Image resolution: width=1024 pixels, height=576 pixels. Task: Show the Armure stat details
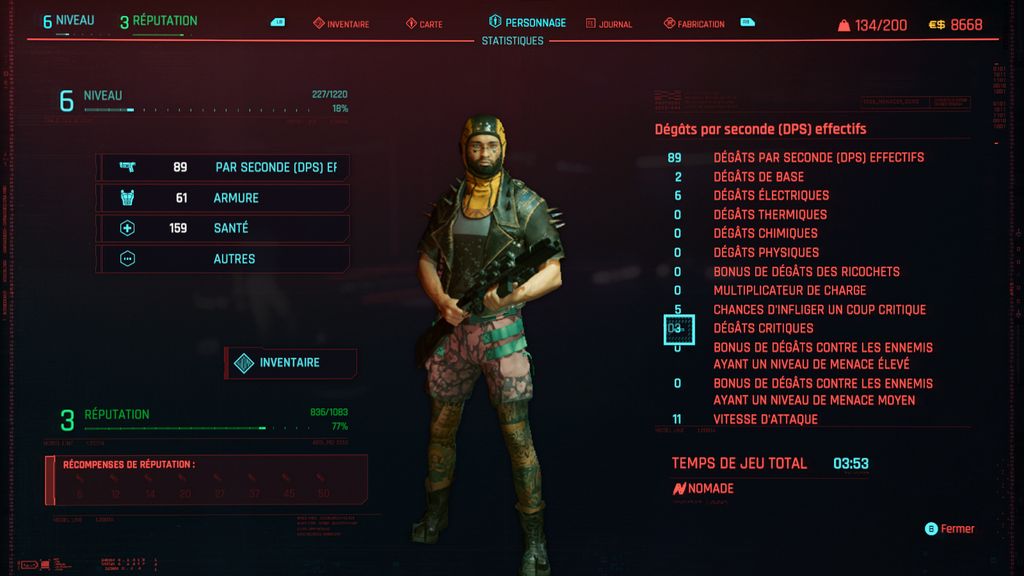[223, 198]
